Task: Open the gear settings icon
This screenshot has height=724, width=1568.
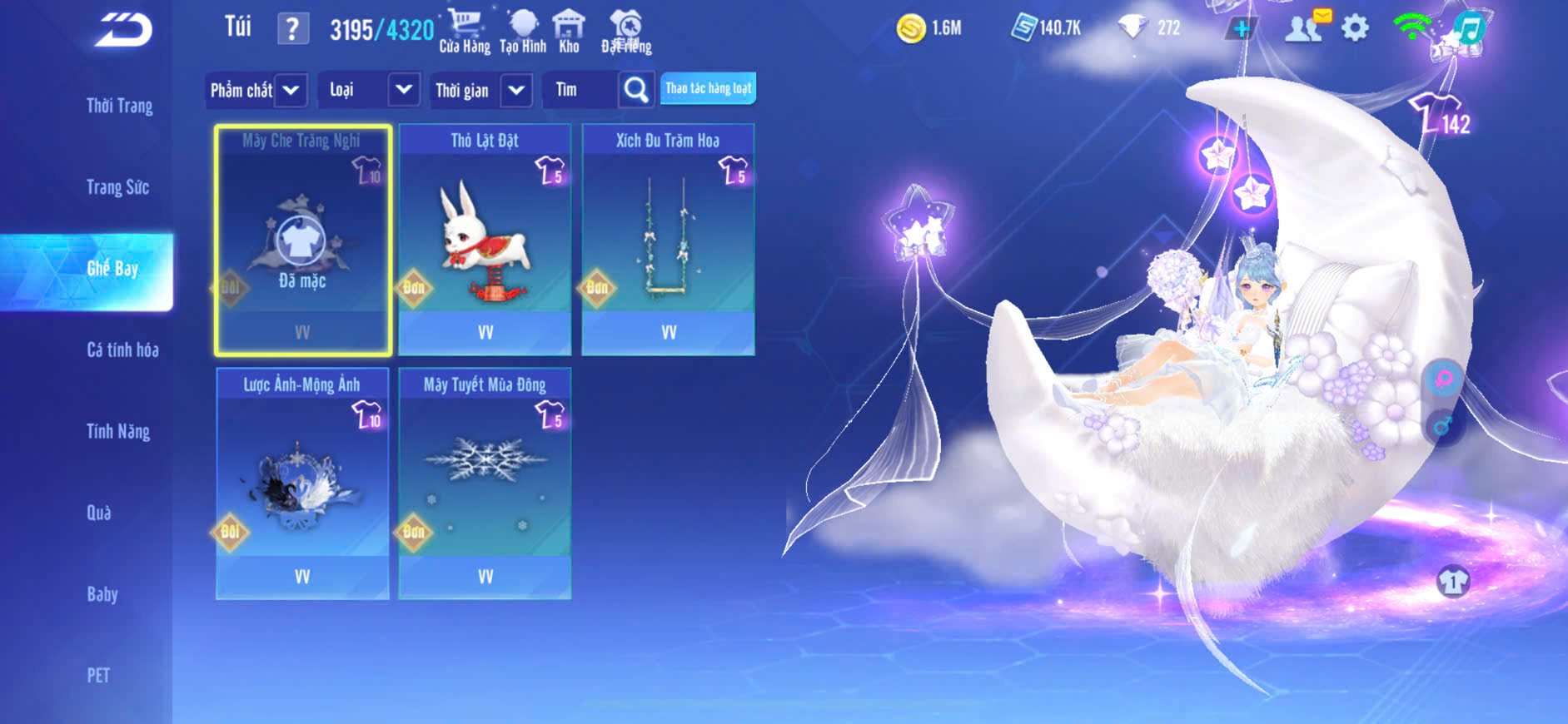Action: (1355, 28)
